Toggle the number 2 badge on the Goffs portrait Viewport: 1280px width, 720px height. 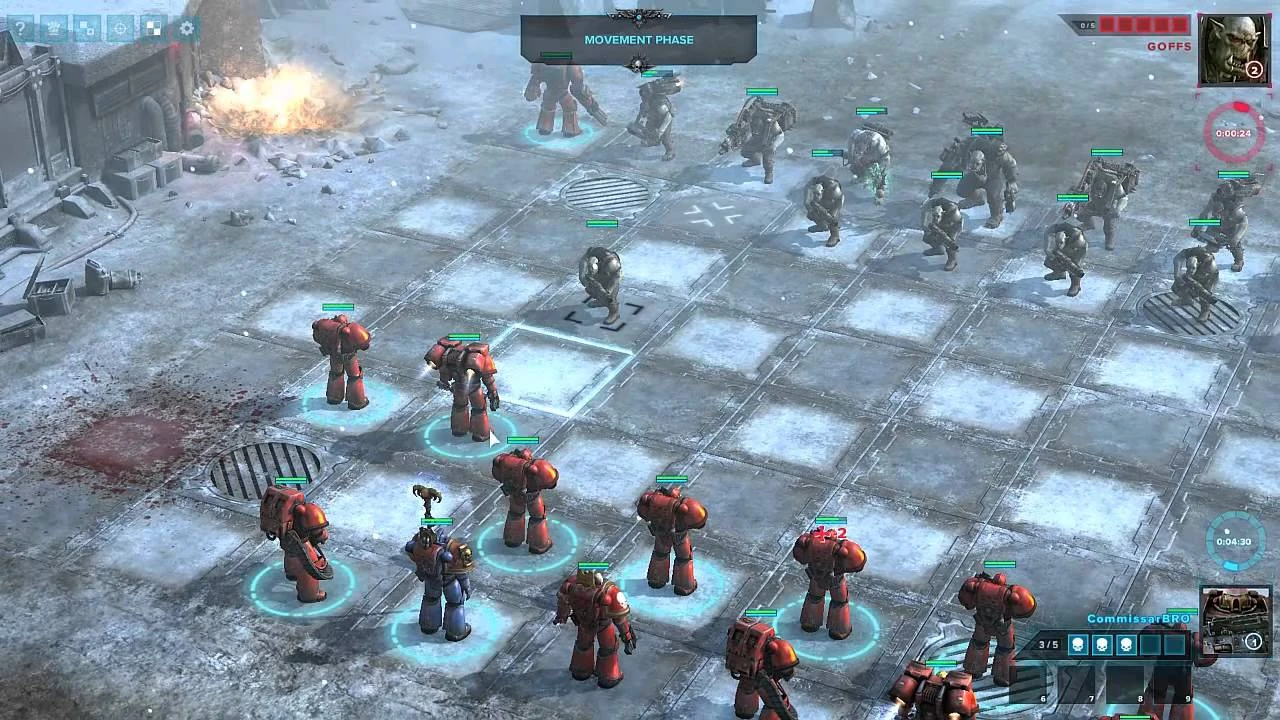(x=1256, y=70)
